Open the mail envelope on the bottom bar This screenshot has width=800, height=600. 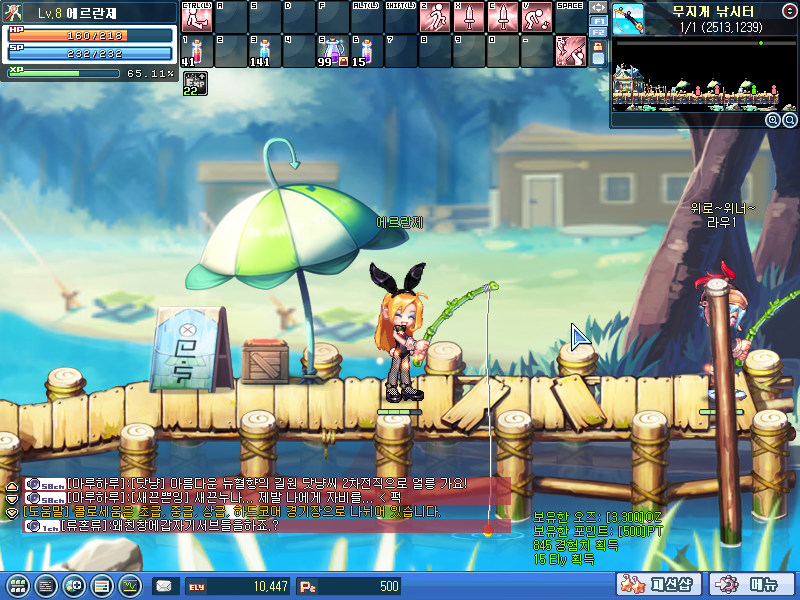163,586
